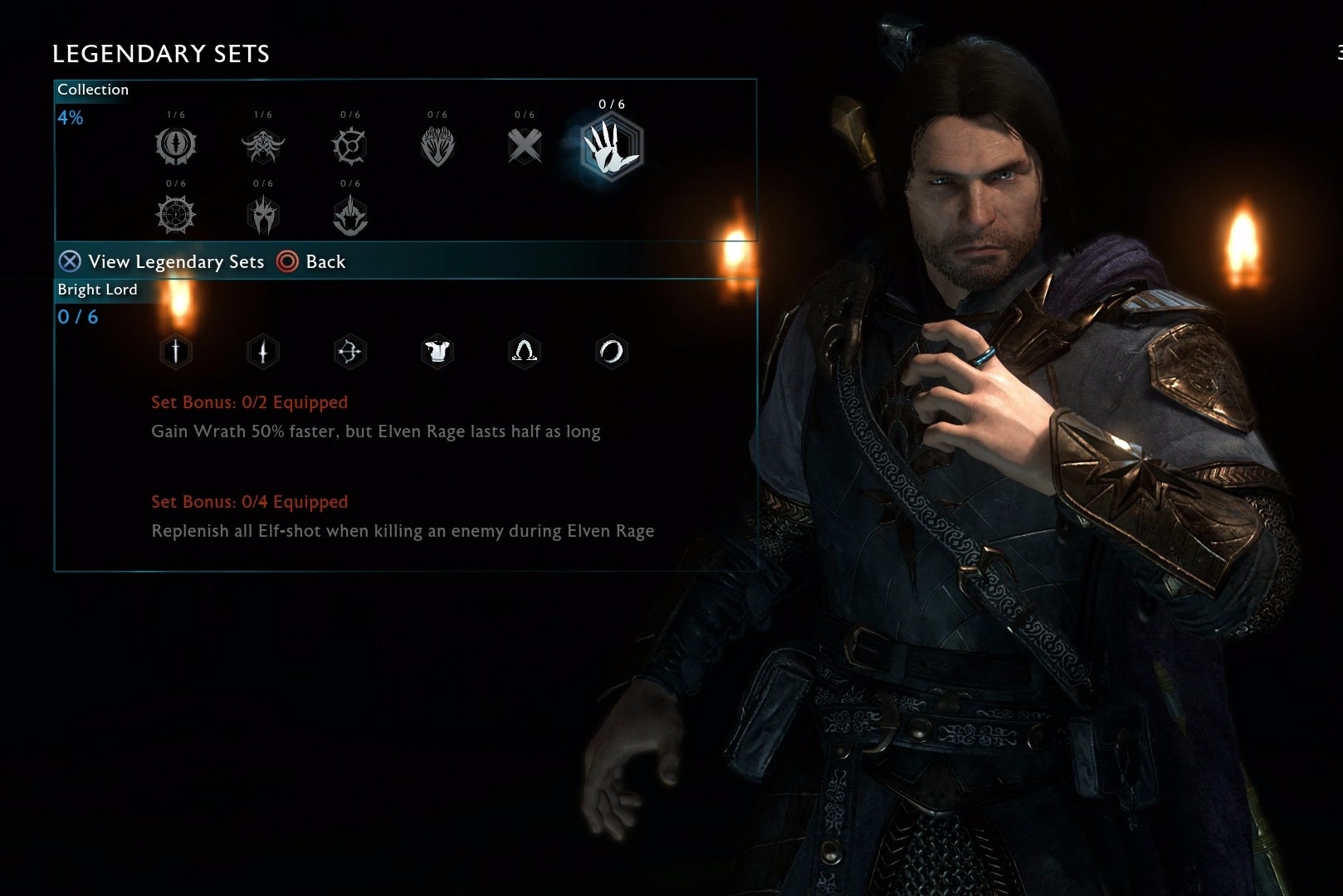Click the ring item icon in the set
Image resolution: width=1343 pixels, height=896 pixels.
pos(611,352)
